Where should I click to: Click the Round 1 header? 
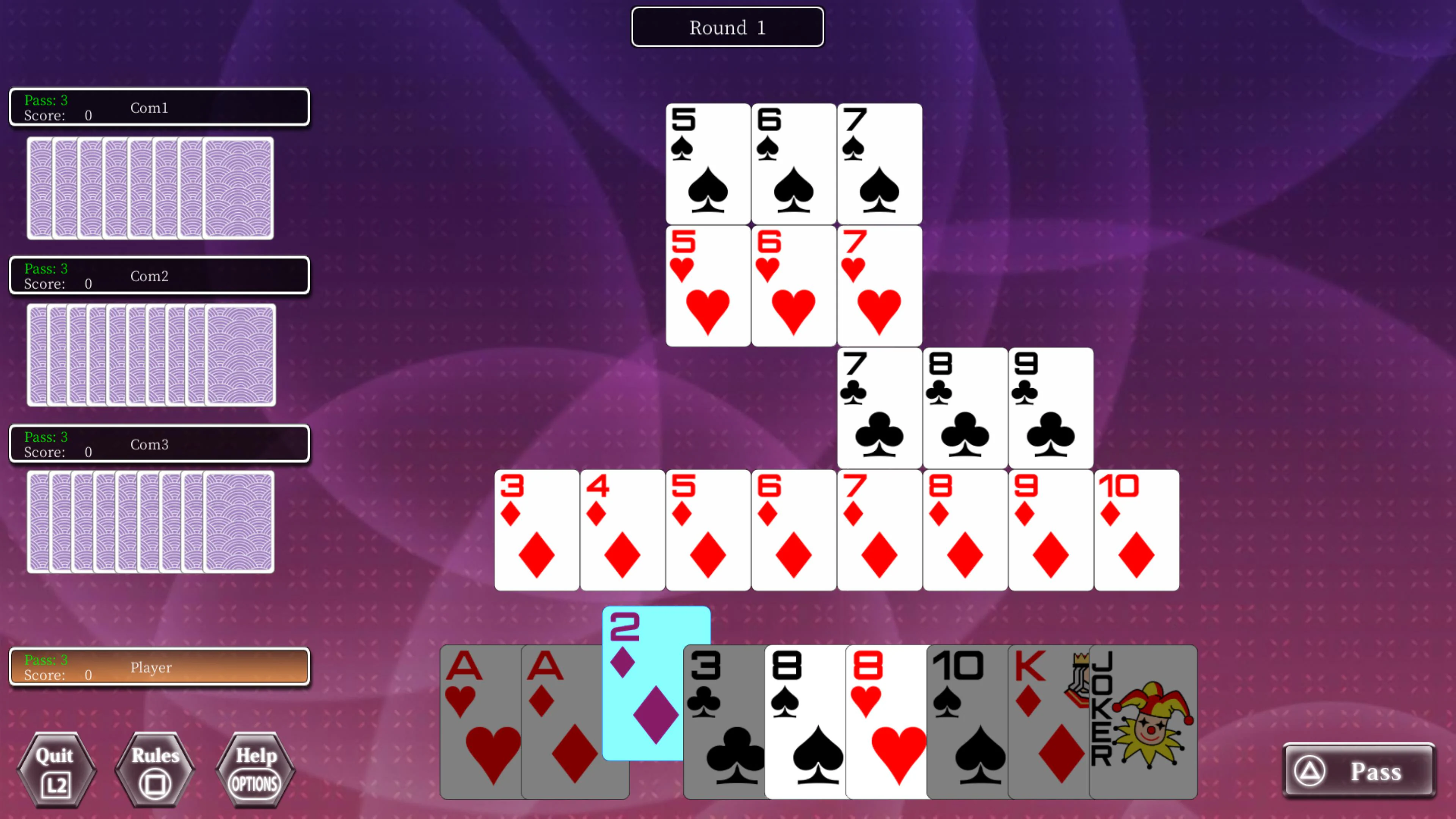(x=727, y=27)
